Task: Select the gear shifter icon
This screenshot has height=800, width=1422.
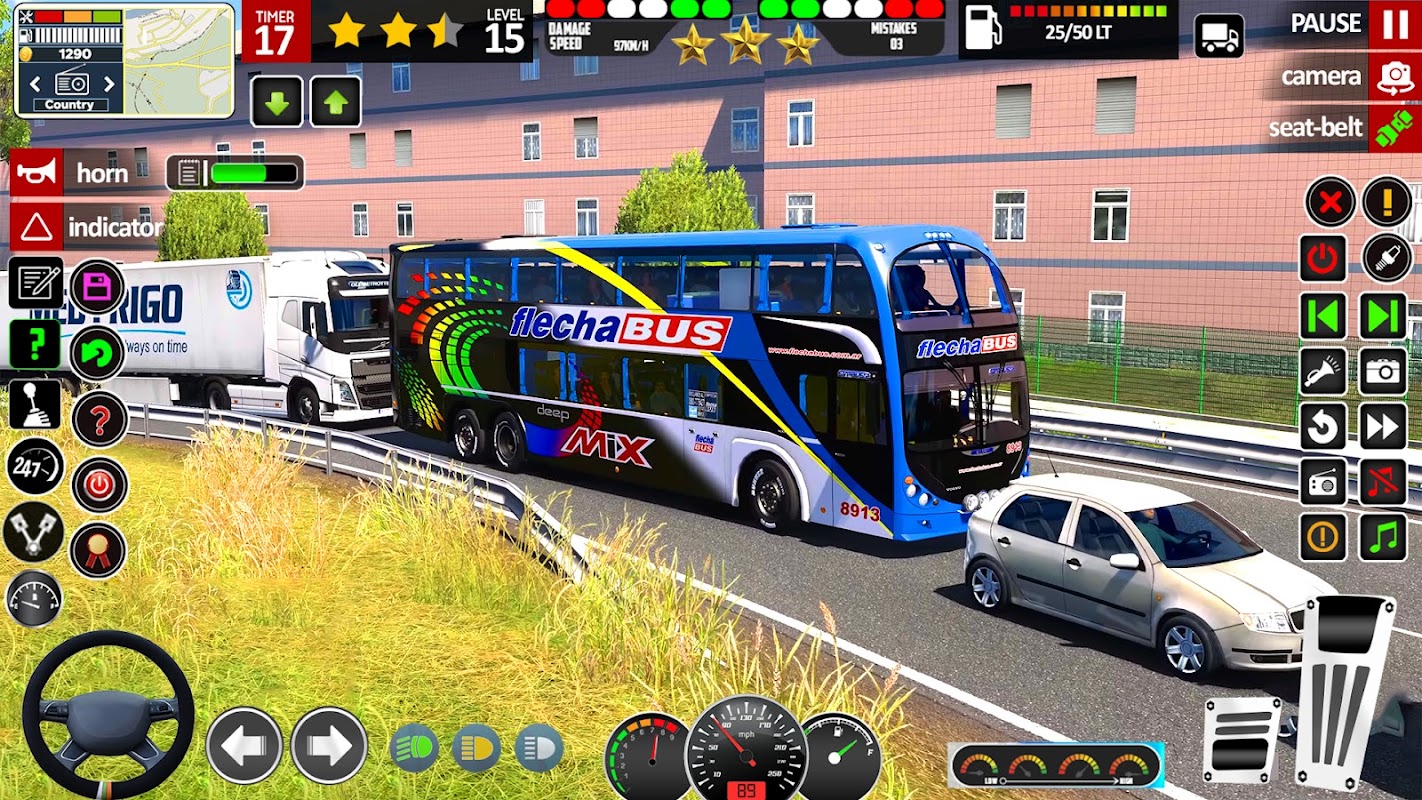Action: pos(35,405)
